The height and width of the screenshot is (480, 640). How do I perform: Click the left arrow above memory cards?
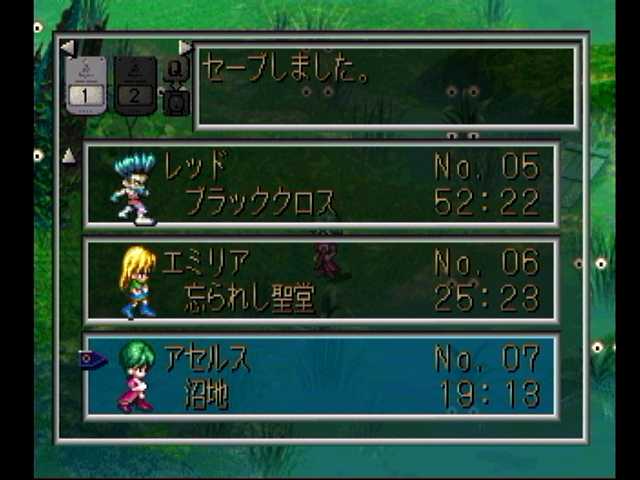67,47
